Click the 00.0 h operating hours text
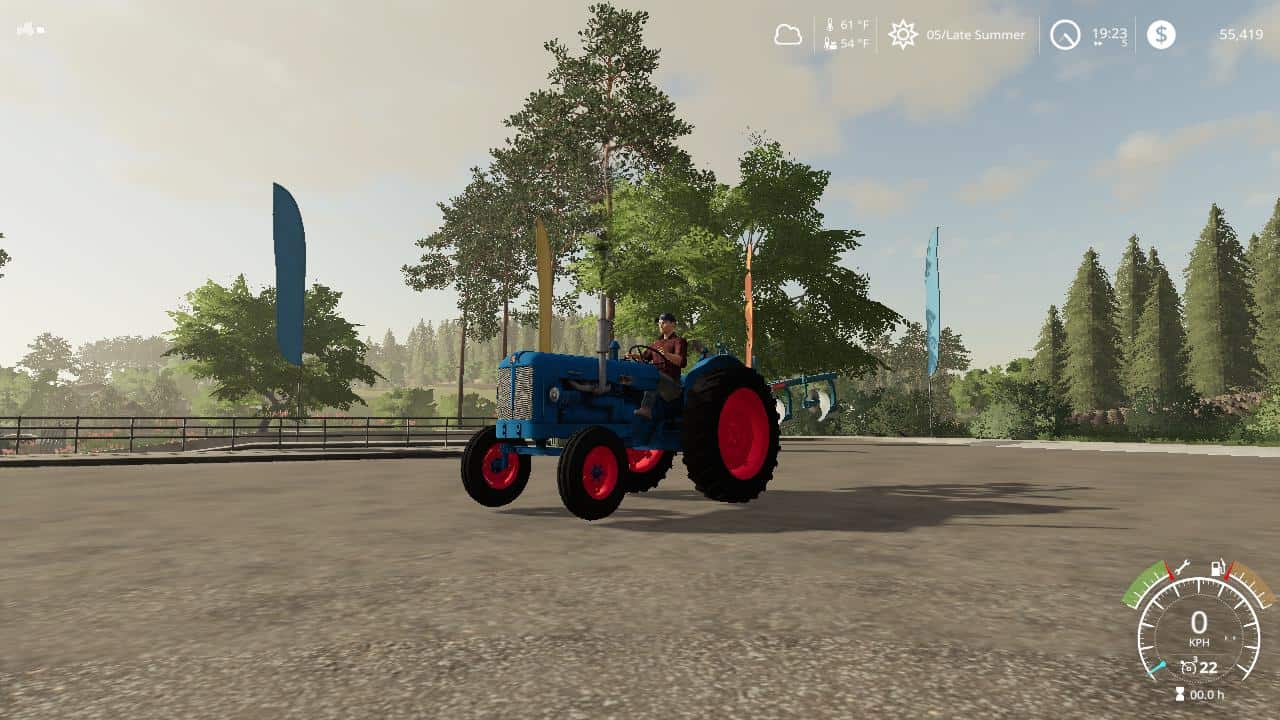 pyautogui.click(x=1207, y=694)
